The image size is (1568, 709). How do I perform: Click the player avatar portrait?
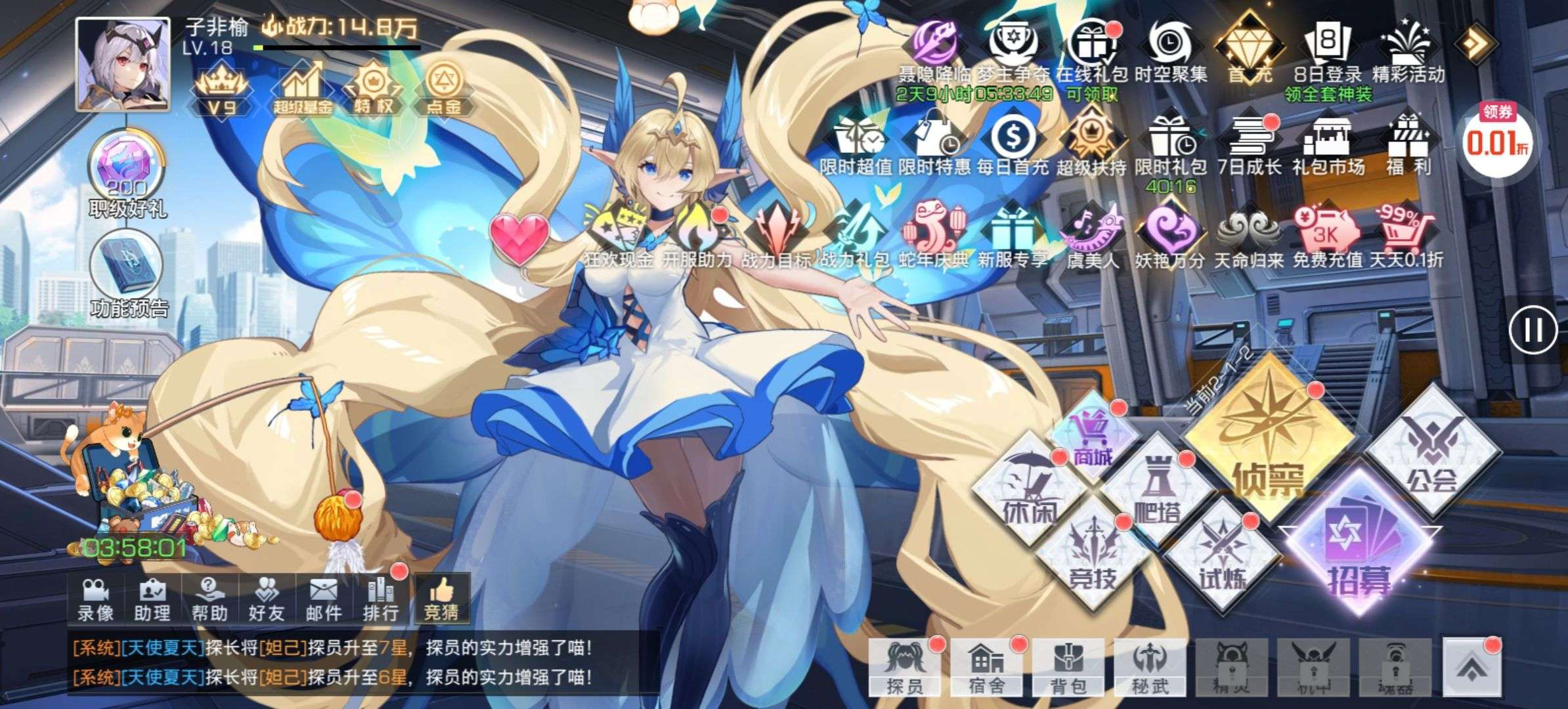point(123,64)
